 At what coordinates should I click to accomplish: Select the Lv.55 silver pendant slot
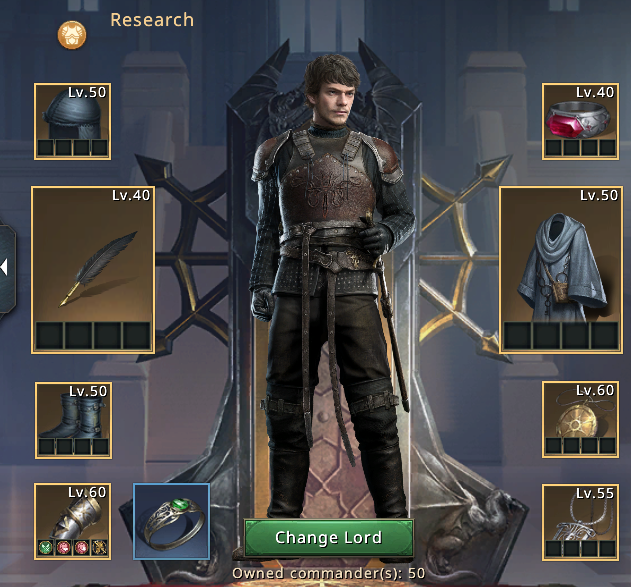(x=580, y=521)
